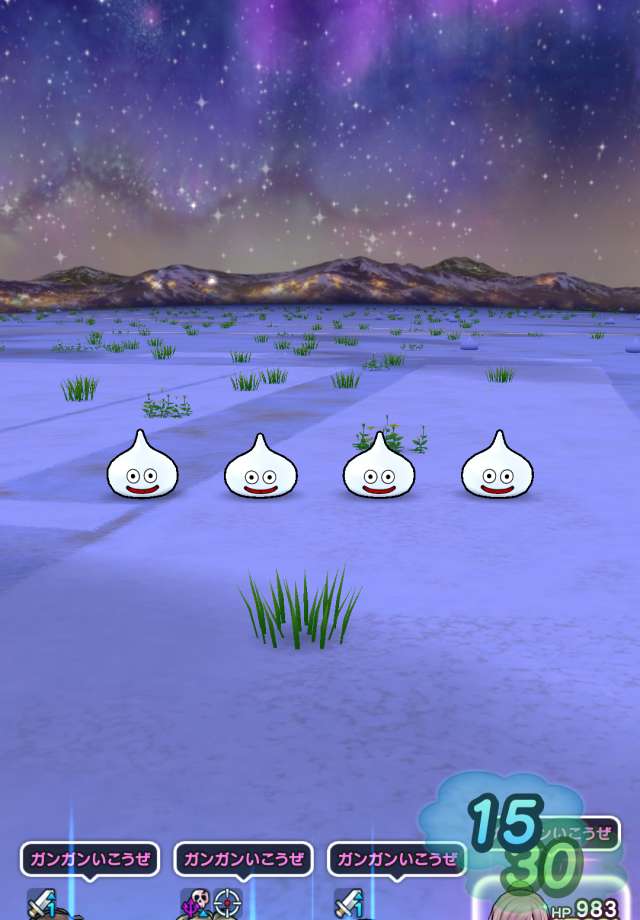Tap the tactic label above the skull icon

pyautogui.click(x=243, y=859)
